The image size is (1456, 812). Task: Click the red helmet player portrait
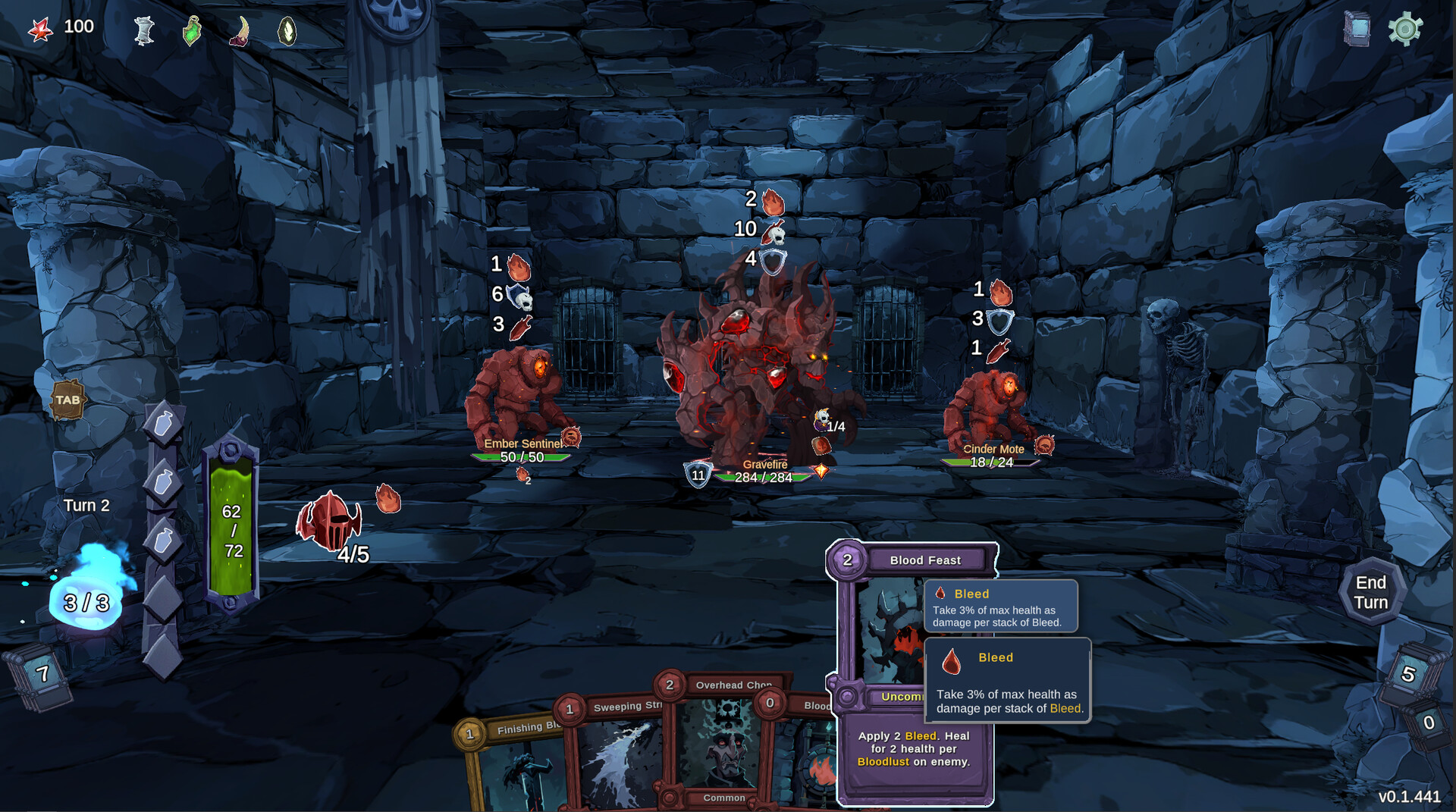[330, 520]
